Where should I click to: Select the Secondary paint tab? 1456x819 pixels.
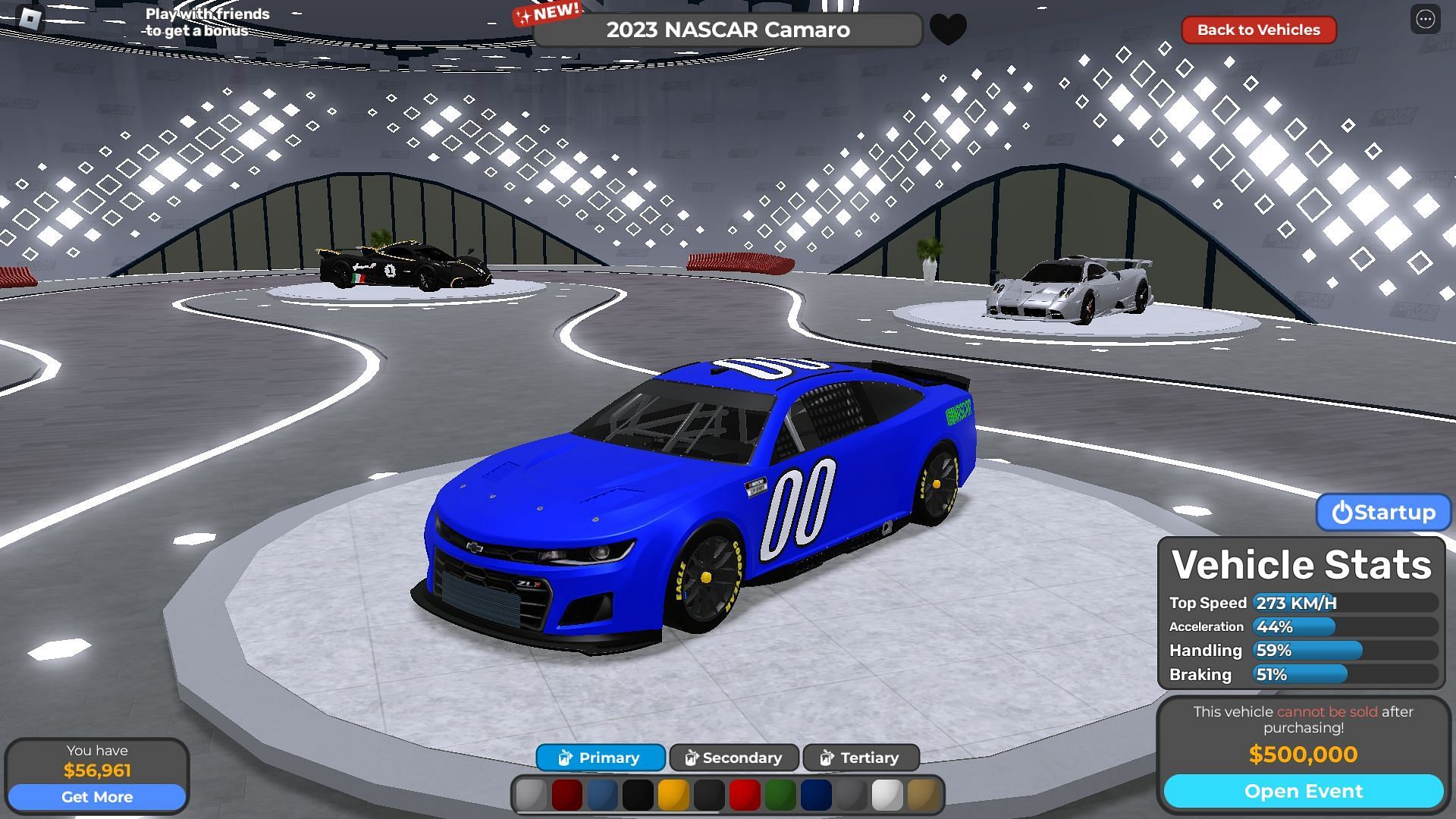[733, 758]
